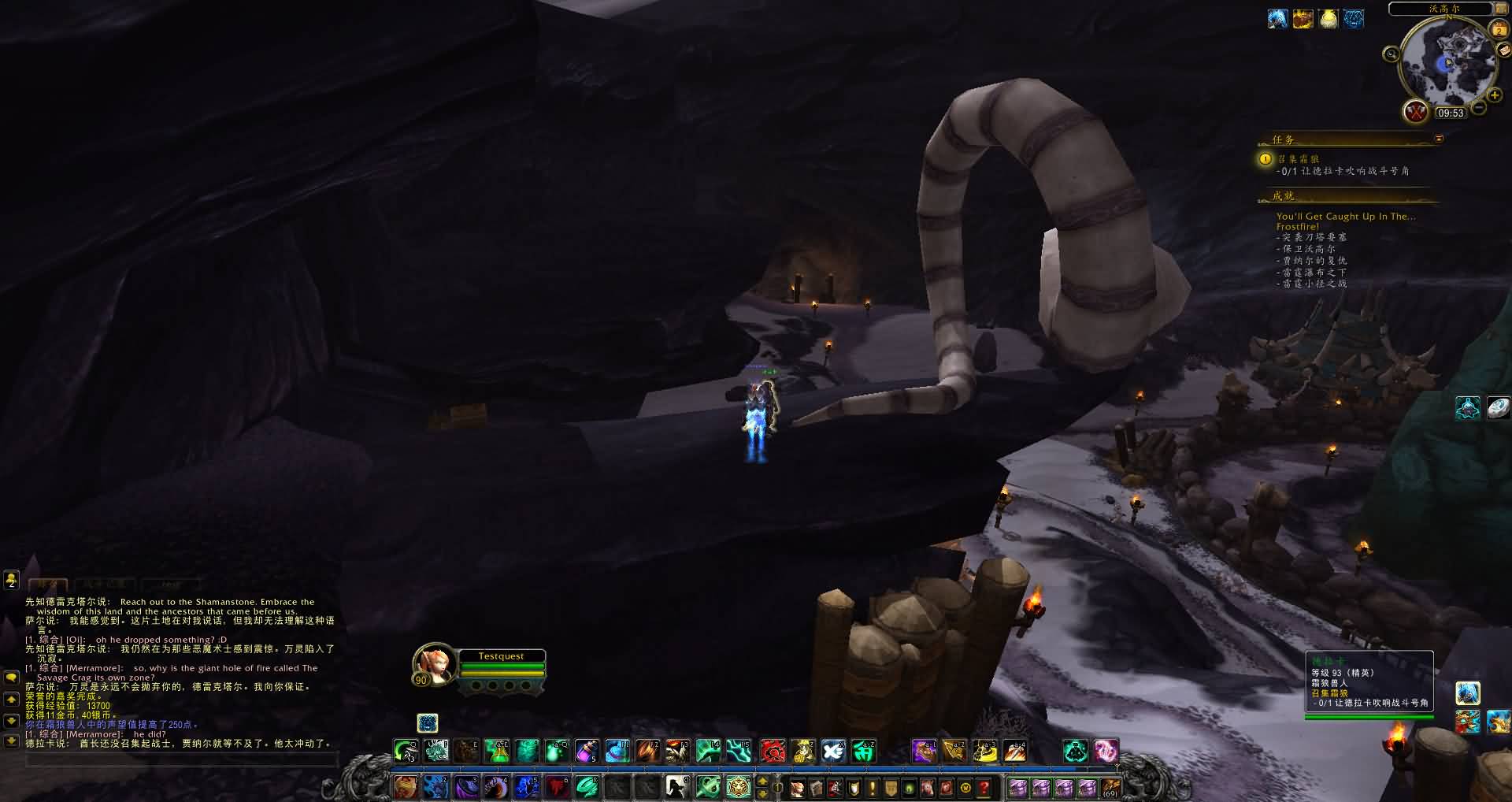1512x802 pixels.
Task: Open the character info micro menu portrait
Action: [798, 787]
